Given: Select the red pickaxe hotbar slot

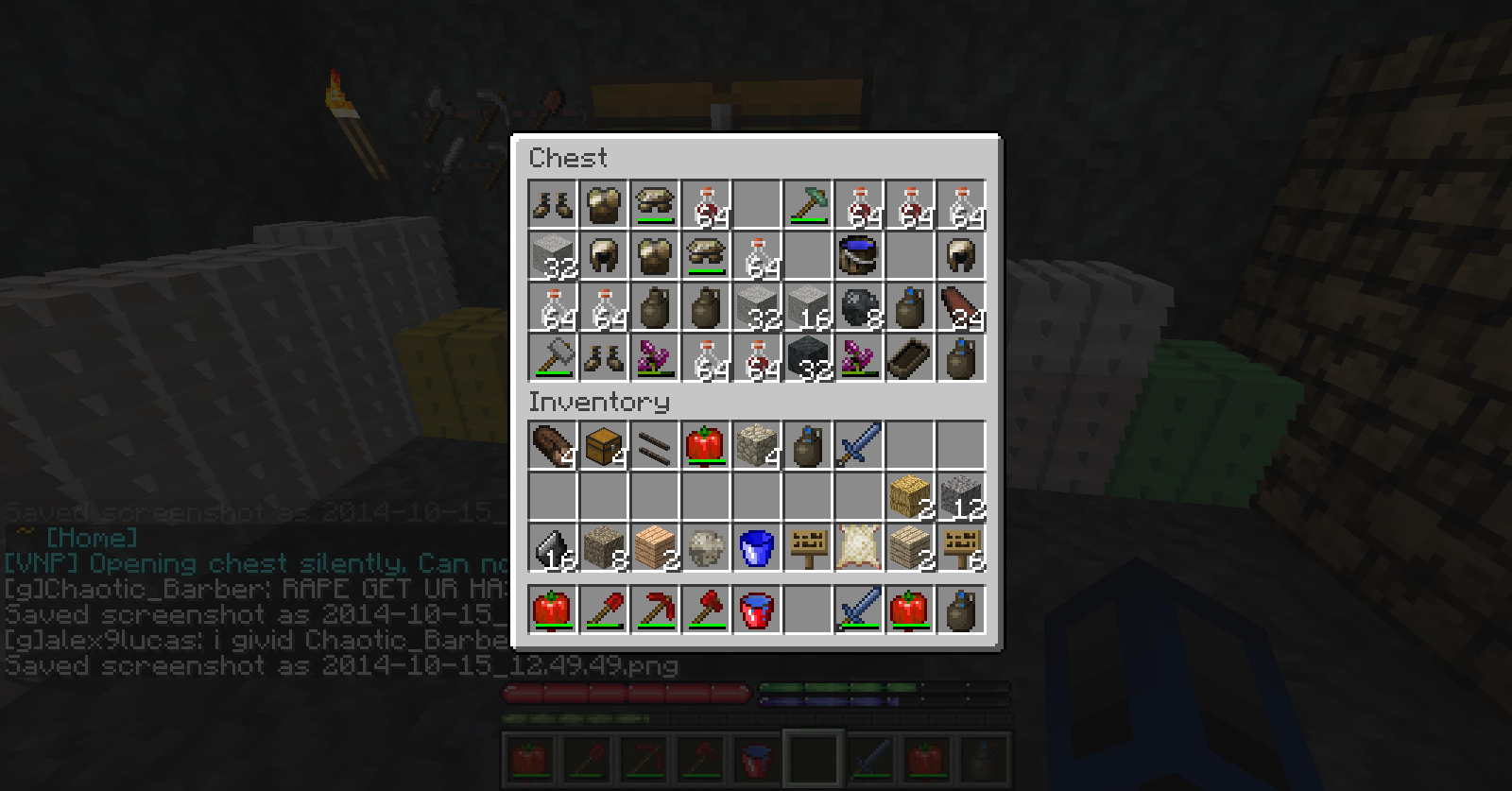Looking at the screenshot, I should 655,610.
